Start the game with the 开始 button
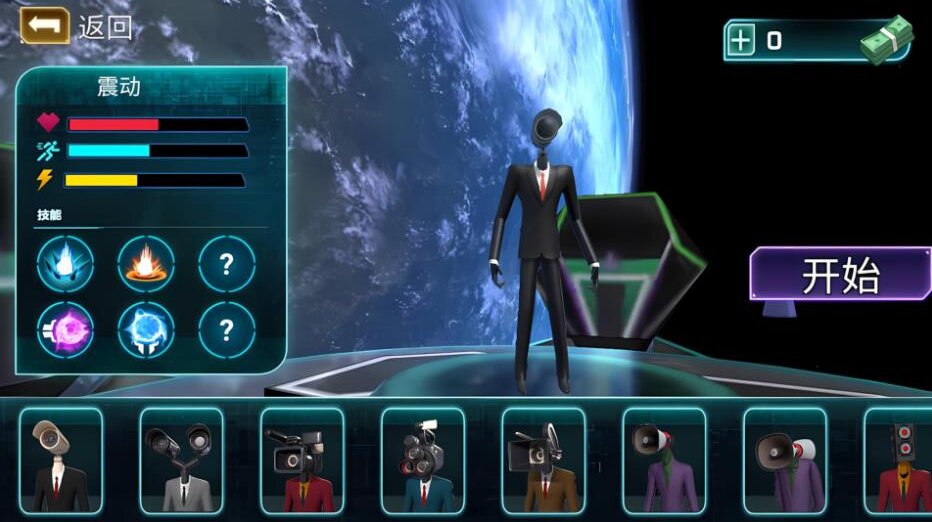This screenshot has height=522, width=932. click(840, 275)
